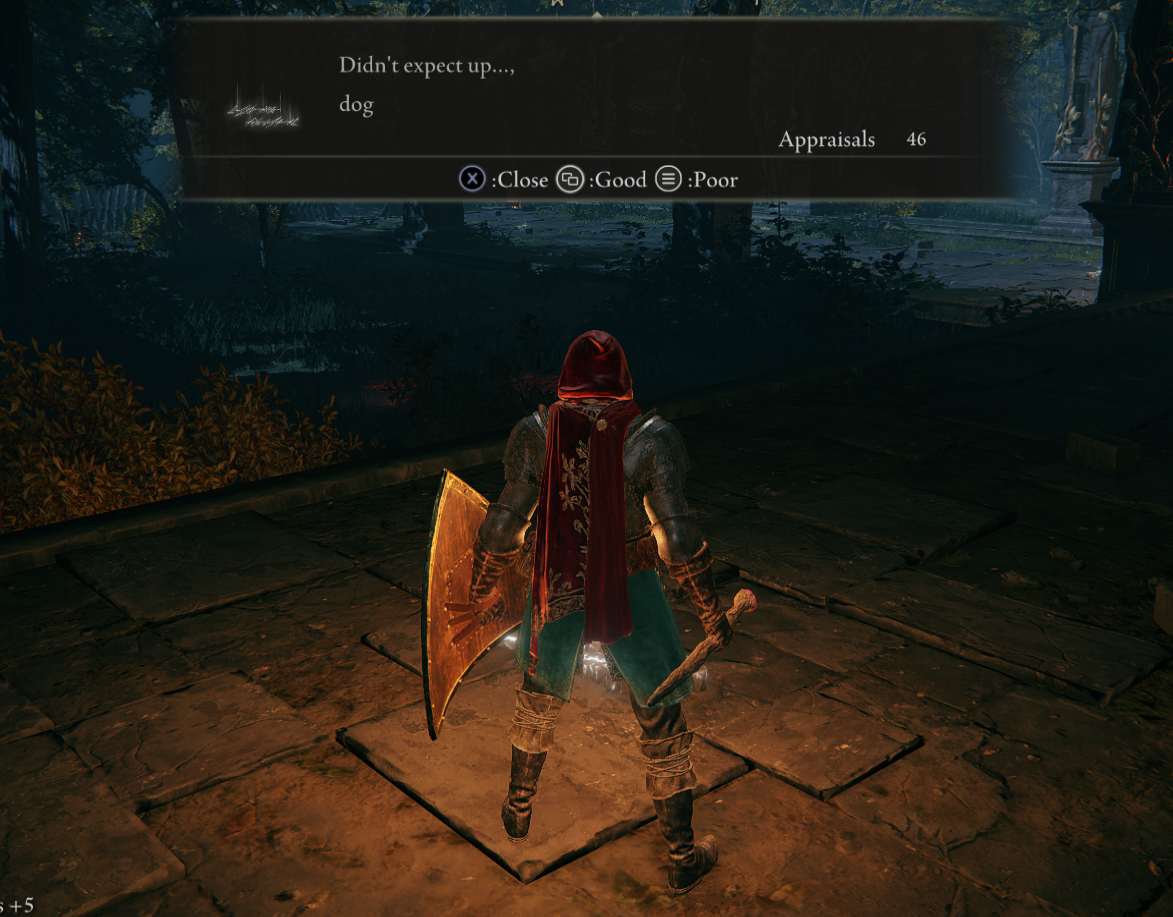Rate the message as Poor
The height and width of the screenshot is (917, 1173).
[x=697, y=180]
